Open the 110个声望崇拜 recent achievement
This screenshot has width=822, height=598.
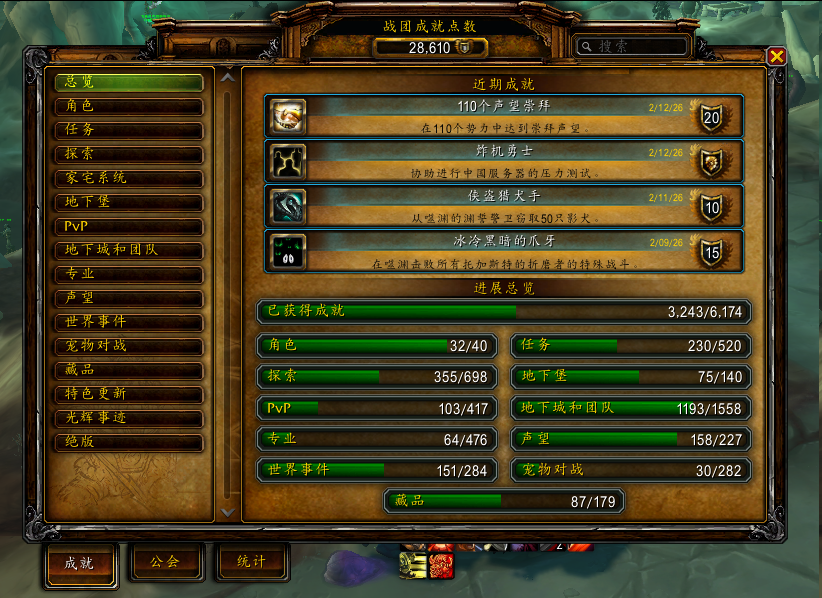tap(504, 116)
